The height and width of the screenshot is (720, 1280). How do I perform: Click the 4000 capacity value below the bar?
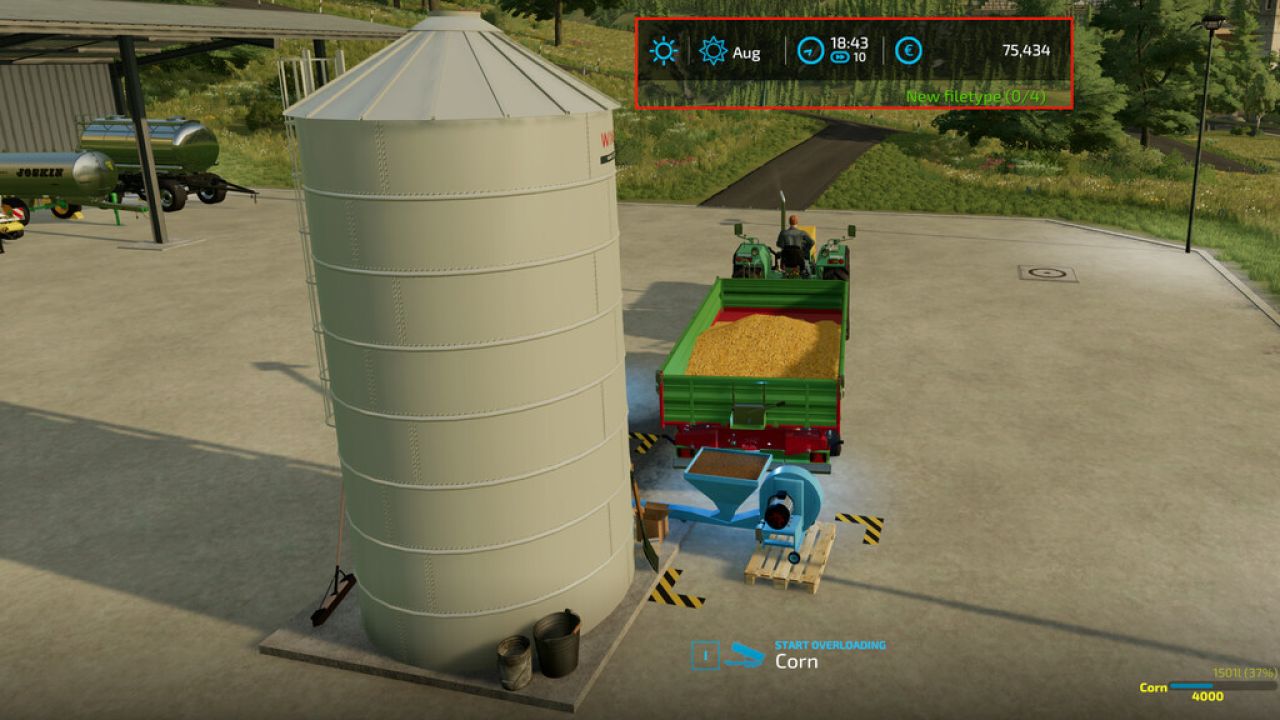coord(1207,697)
